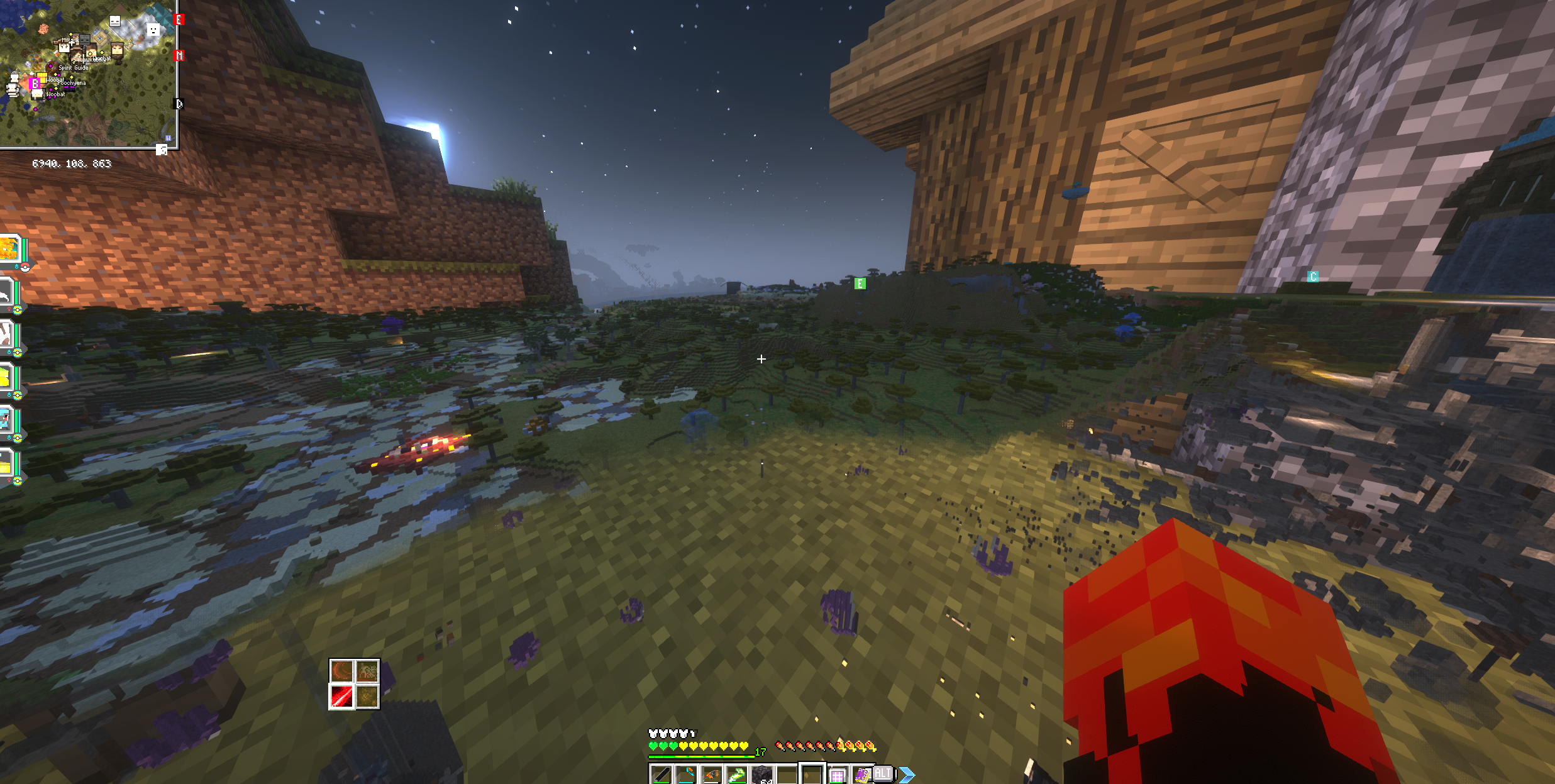This screenshot has width=1555, height=784.
Task: Select the dark stone block stack slot
Action: point(761,775)
